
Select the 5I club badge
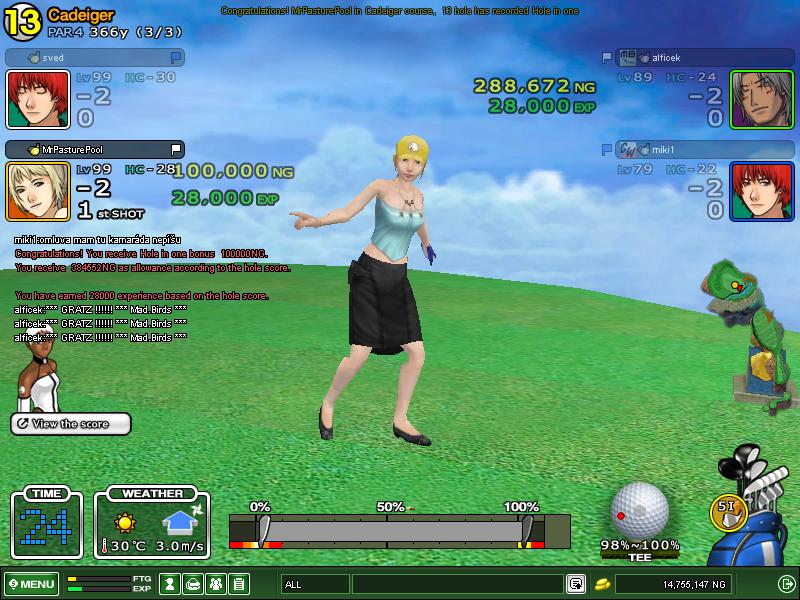tap(727, 507)
